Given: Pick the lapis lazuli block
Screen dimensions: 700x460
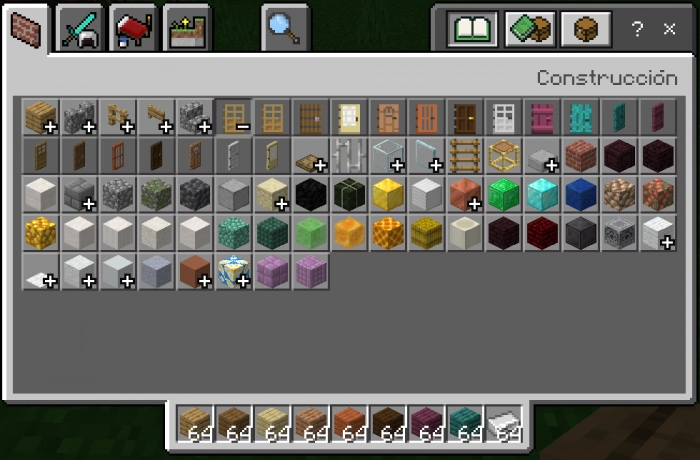Looking at the screenshot, I should pyautogui.click(x=580, y=194).
